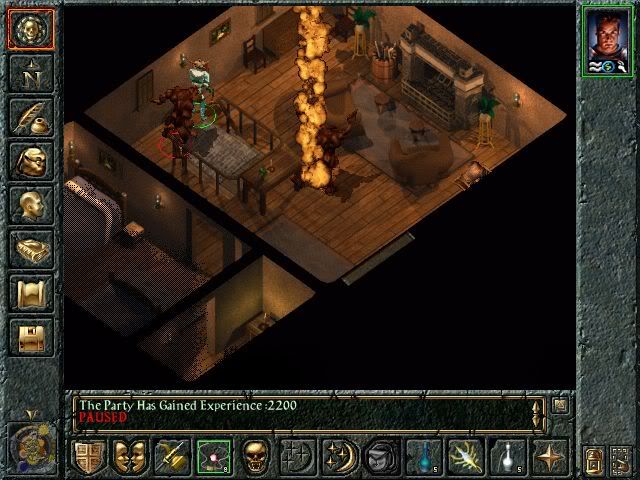Open the priest scroll screen

[30, 294]
